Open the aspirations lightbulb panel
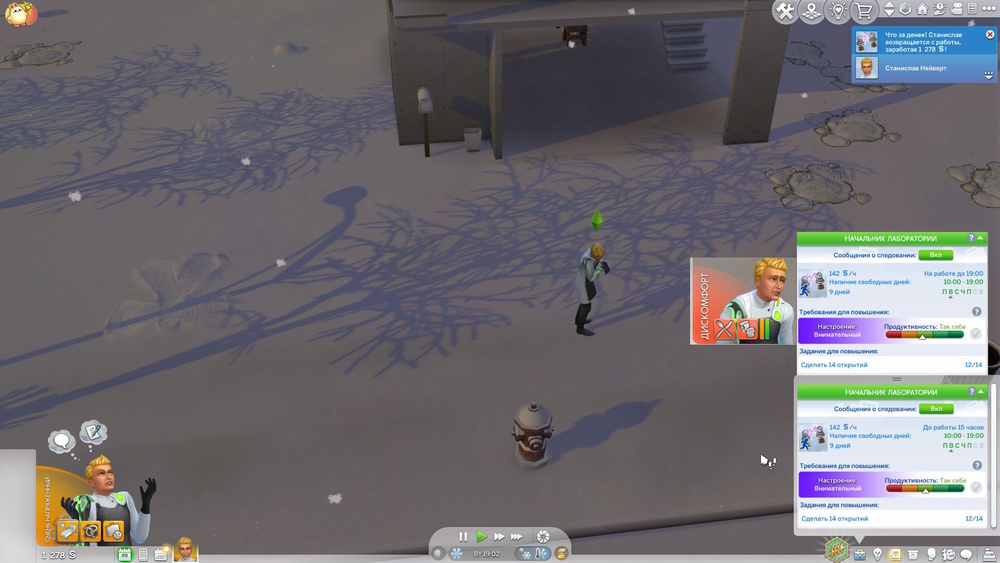 tap(878, 553)
